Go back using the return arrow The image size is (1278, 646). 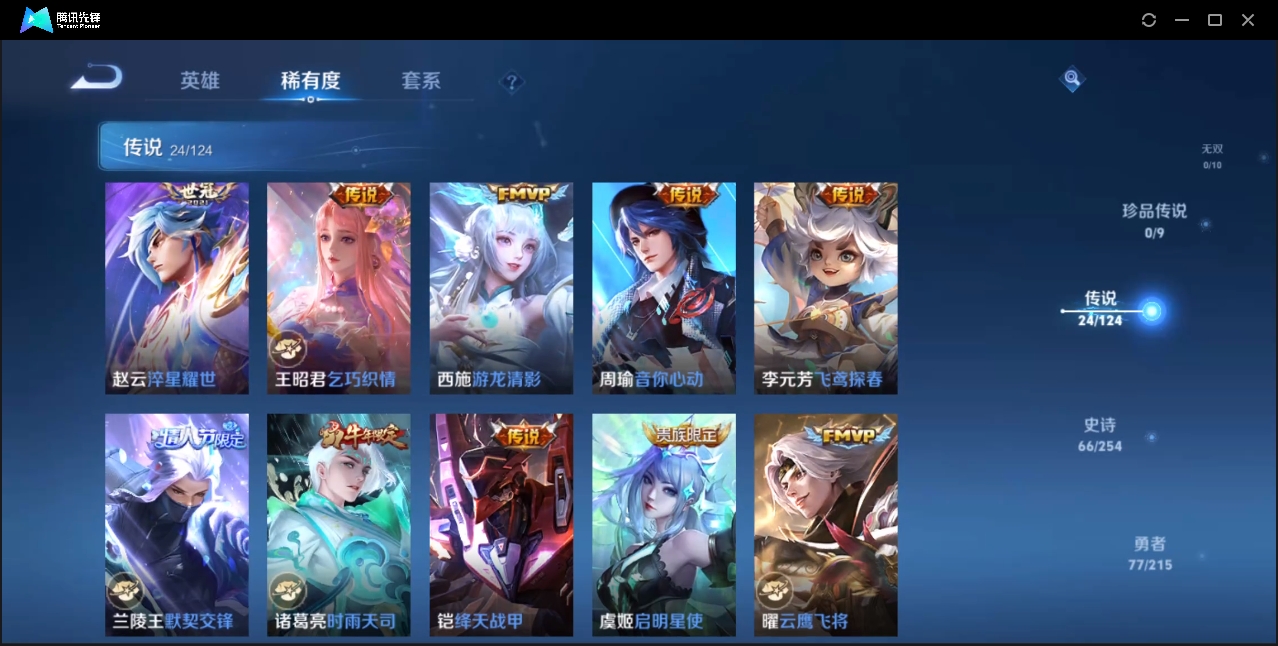click(97, 77)
